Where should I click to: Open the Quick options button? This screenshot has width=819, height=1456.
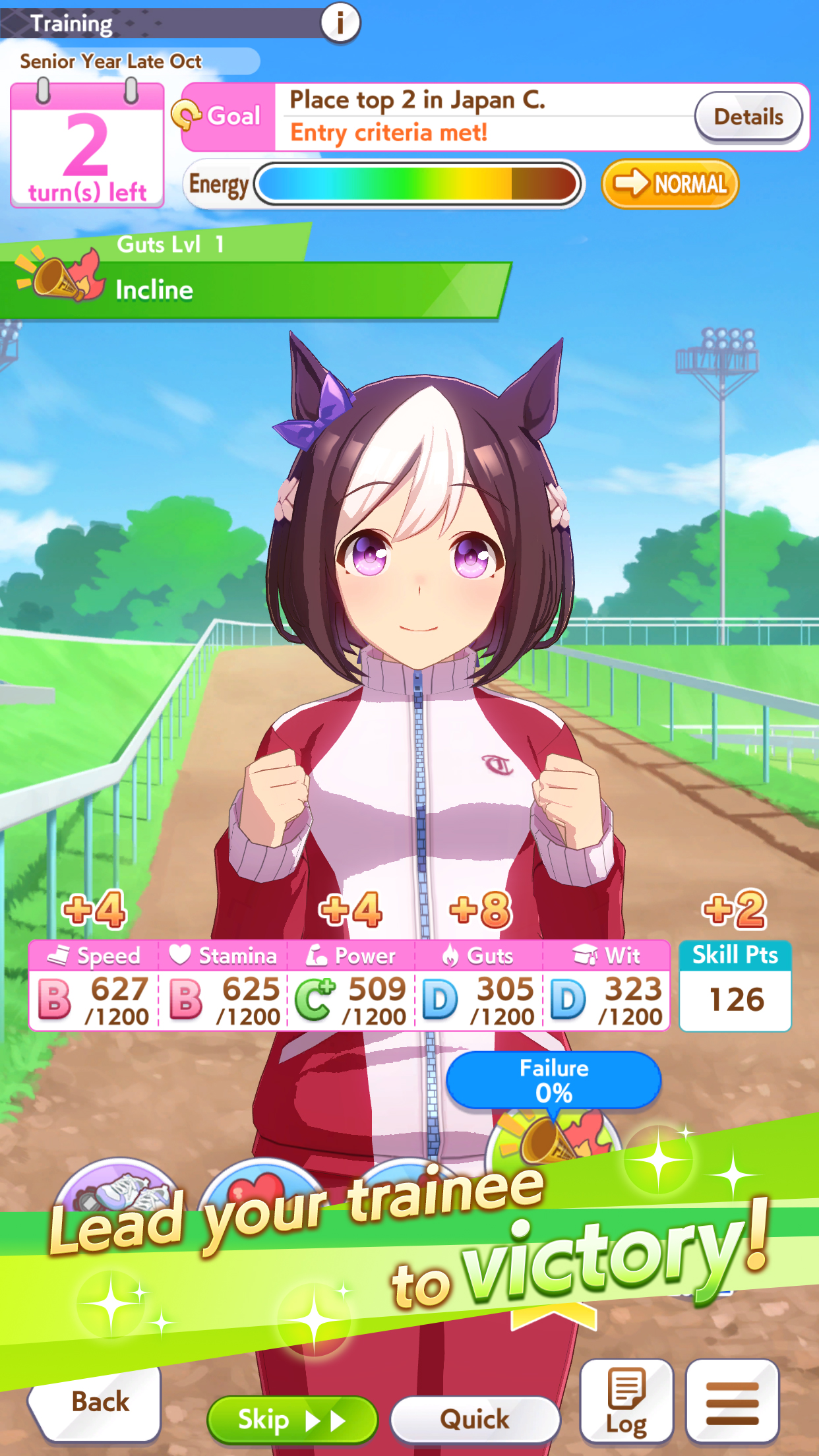coord(475,1419)
